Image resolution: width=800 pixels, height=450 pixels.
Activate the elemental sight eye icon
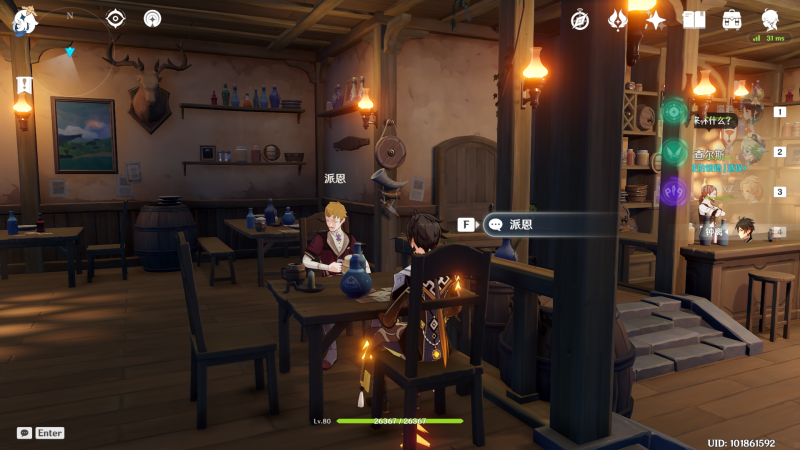pyautogui.click(x=116, y=18)
